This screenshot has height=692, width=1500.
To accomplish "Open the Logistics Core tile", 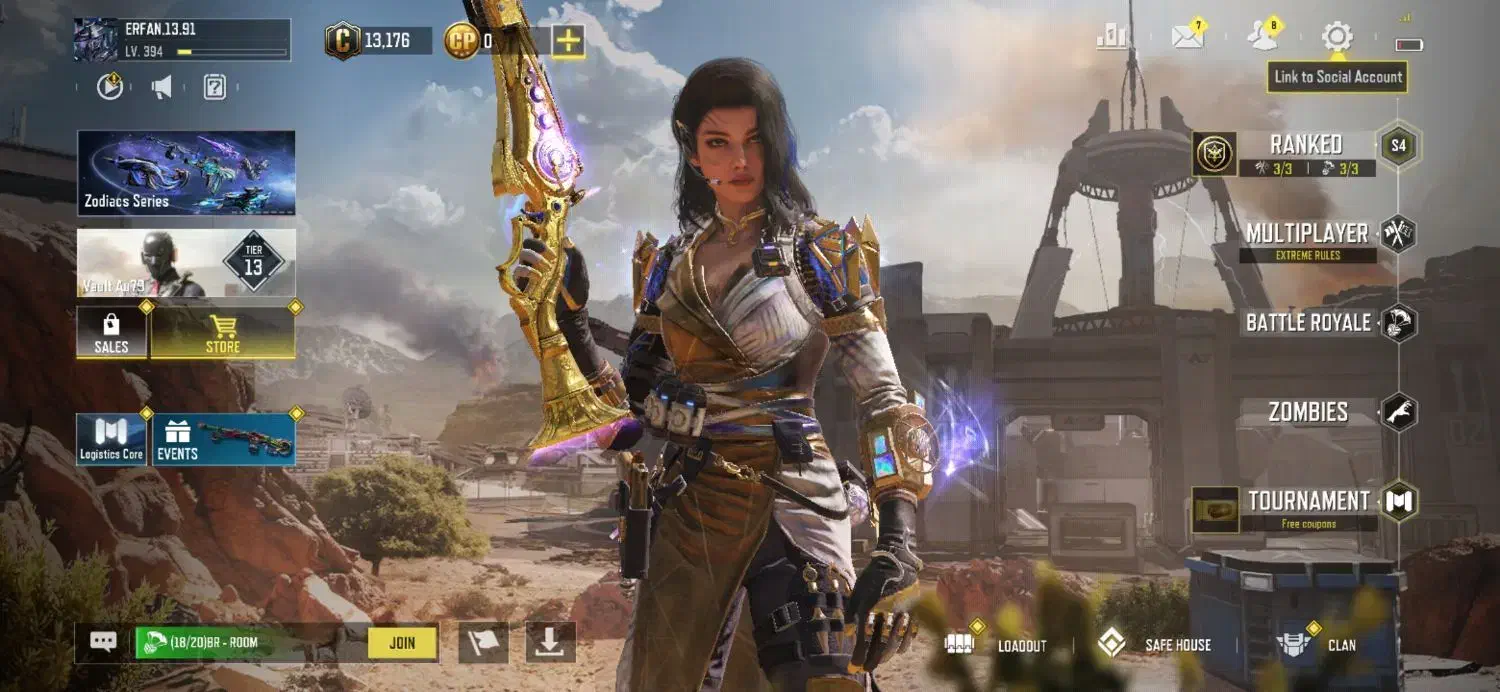I will point(111,439).
